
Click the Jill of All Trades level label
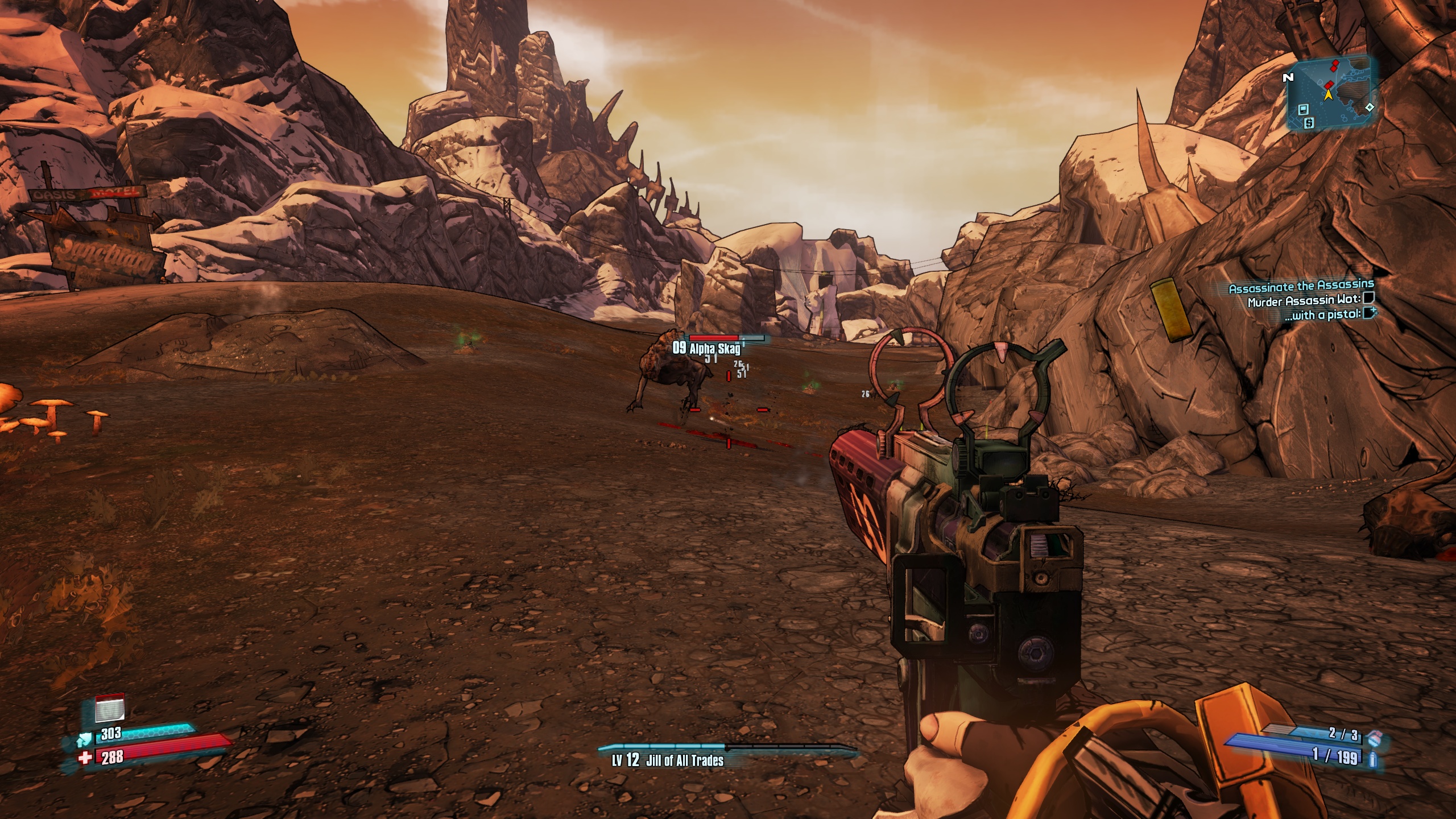(667, 760)
